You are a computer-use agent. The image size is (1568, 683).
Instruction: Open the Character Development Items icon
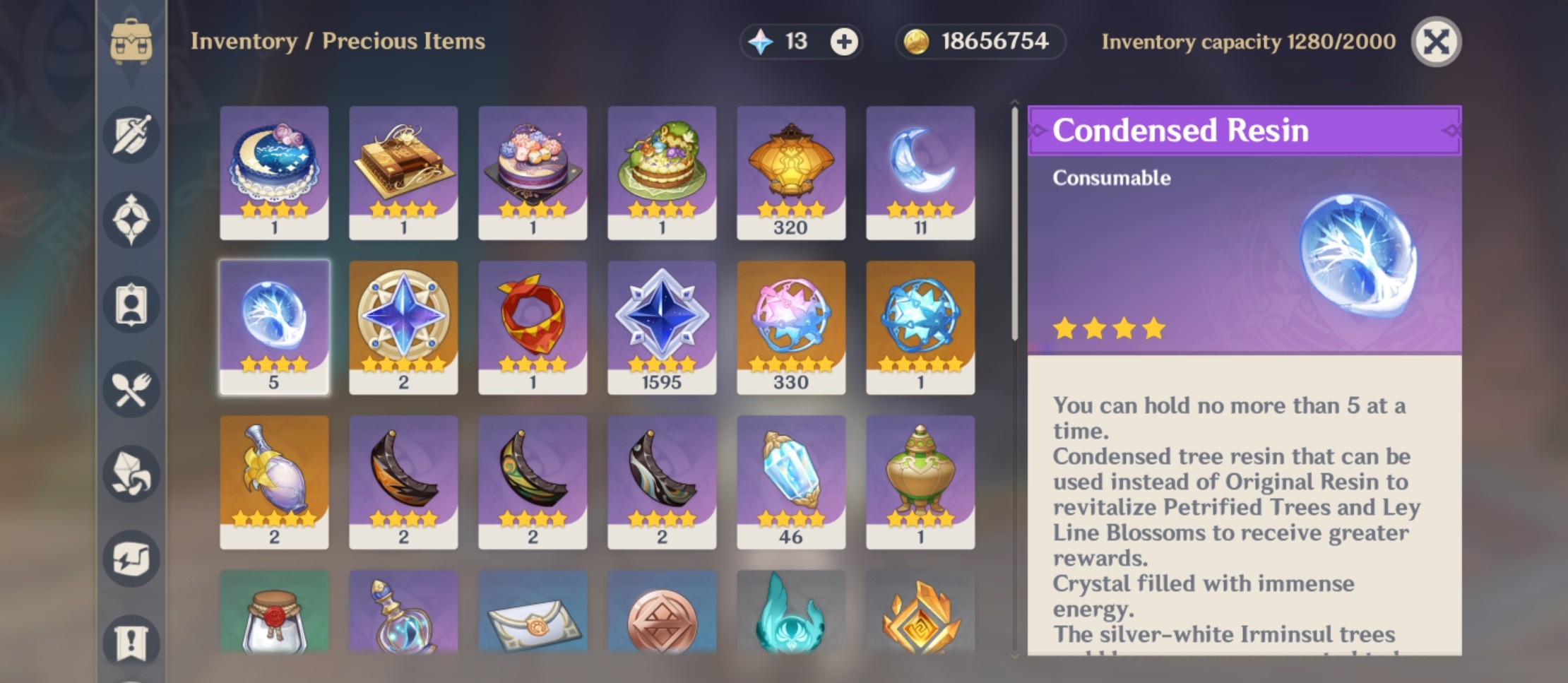(x=131, y=305)
